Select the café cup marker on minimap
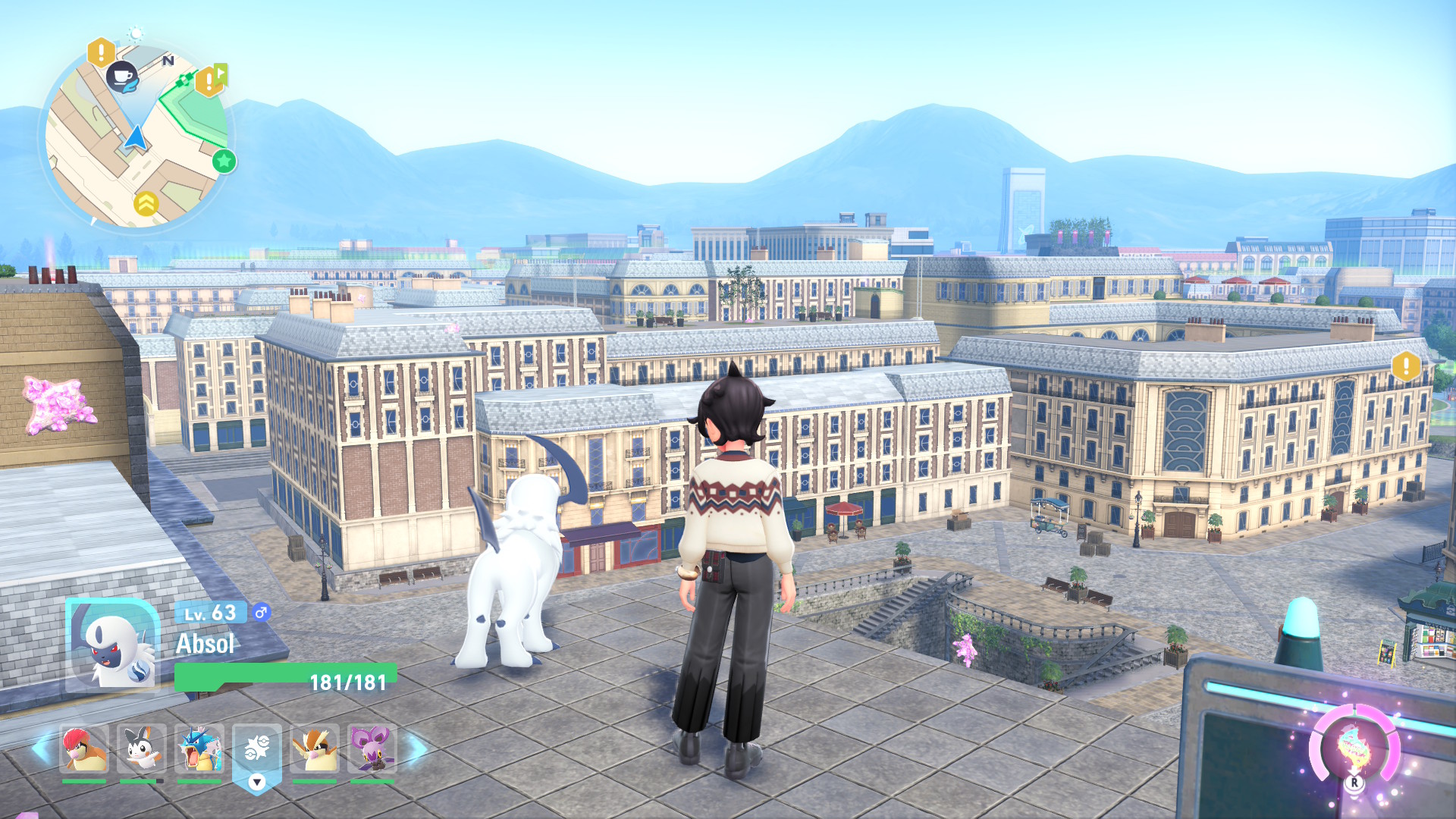 pos(122,77)
